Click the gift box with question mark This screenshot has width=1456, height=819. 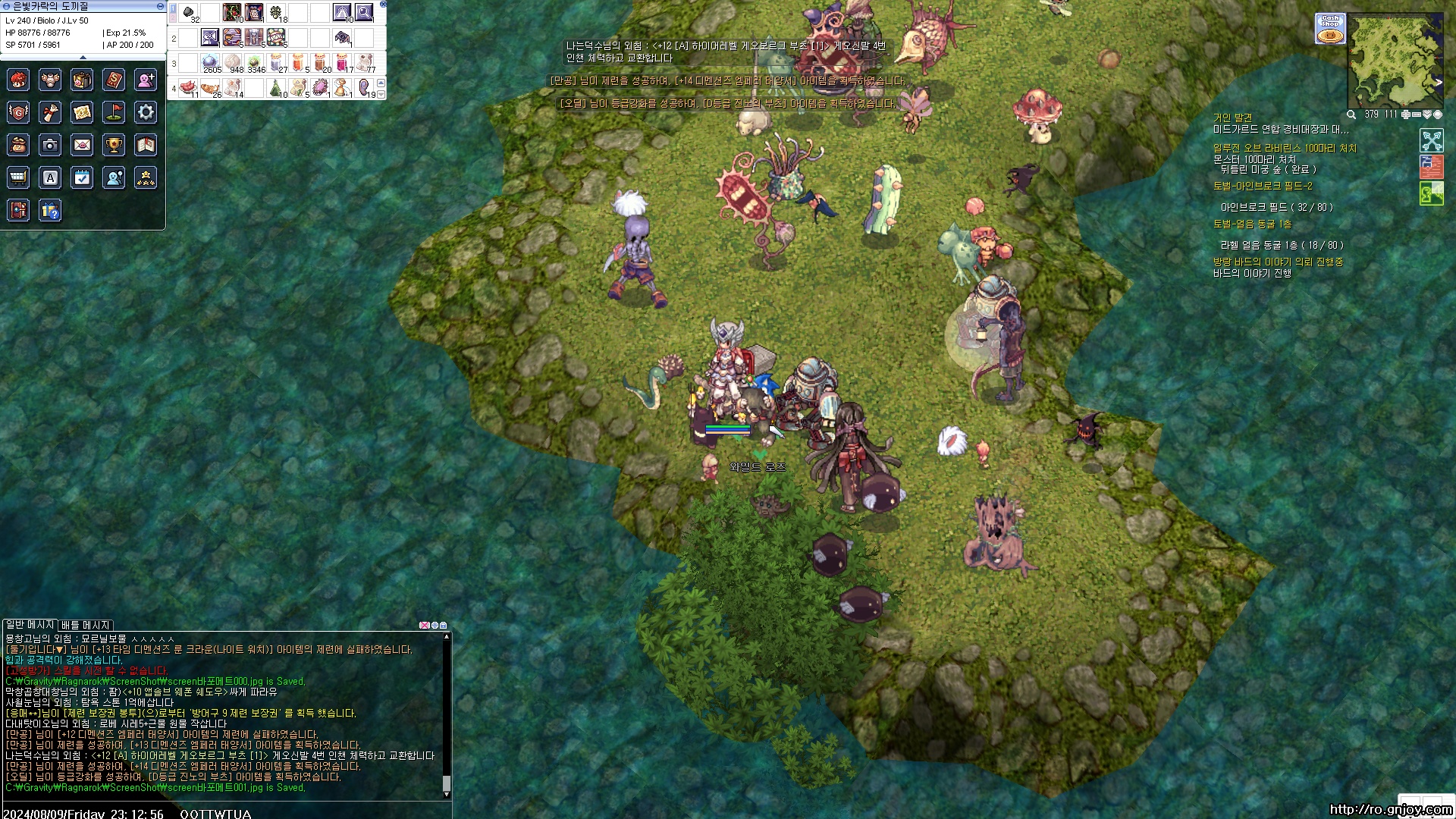pyautogui.click(x=50, y=210)
